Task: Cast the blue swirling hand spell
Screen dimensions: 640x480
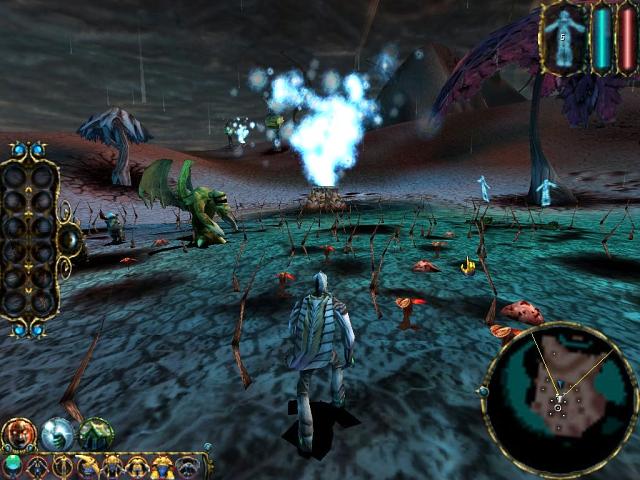Action: 58,433
